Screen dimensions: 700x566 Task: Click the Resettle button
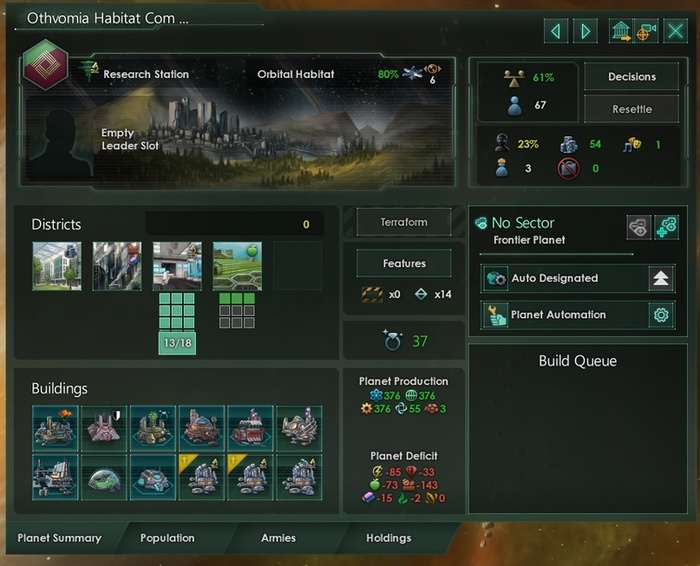(x=631, y=109)
